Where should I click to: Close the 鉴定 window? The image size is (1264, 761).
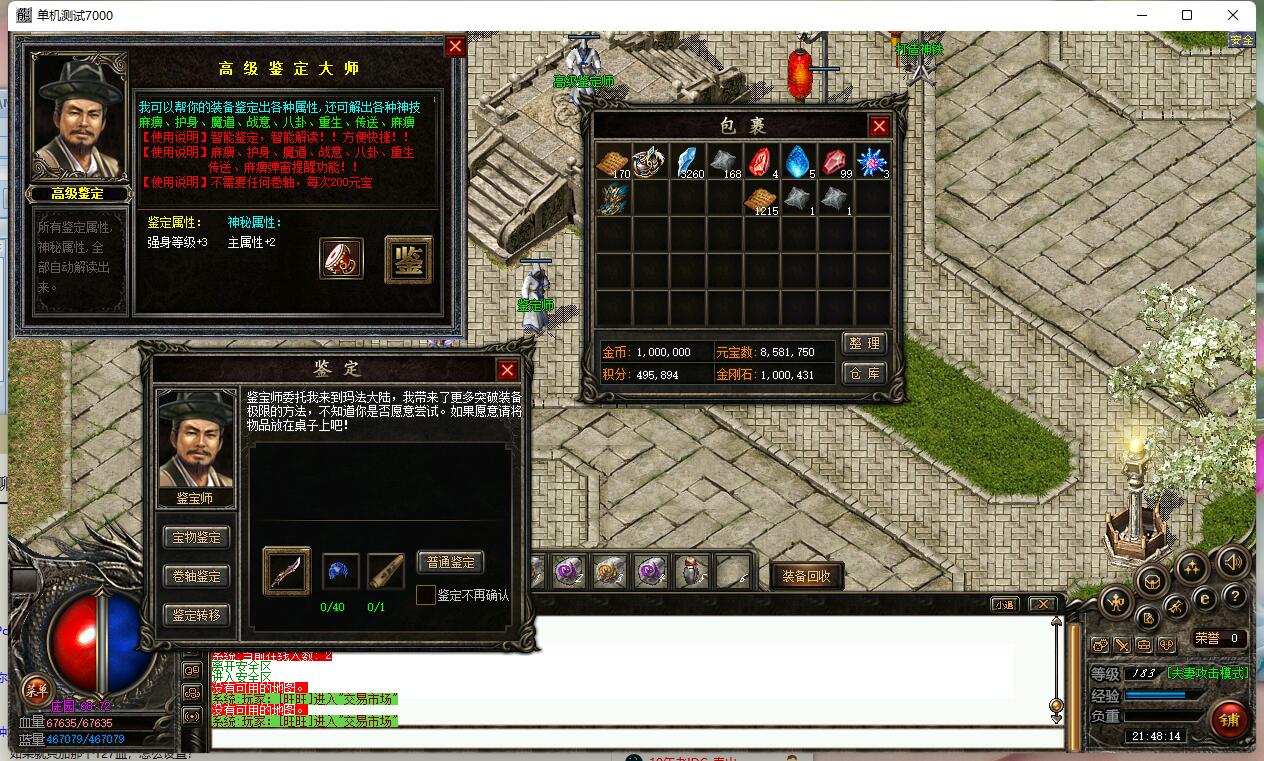[x=507, y=370]
